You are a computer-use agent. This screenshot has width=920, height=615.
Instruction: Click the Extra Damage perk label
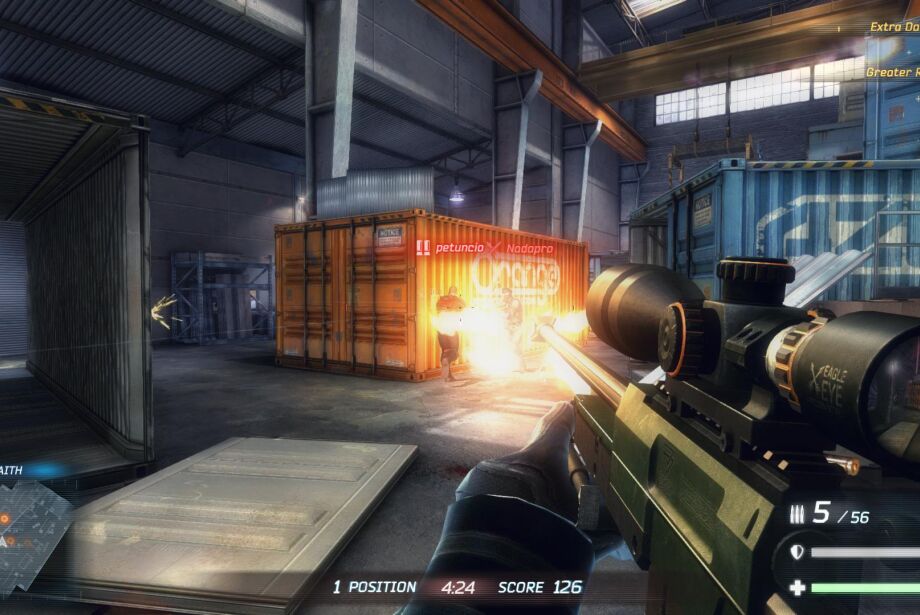(x=893, y=27)
